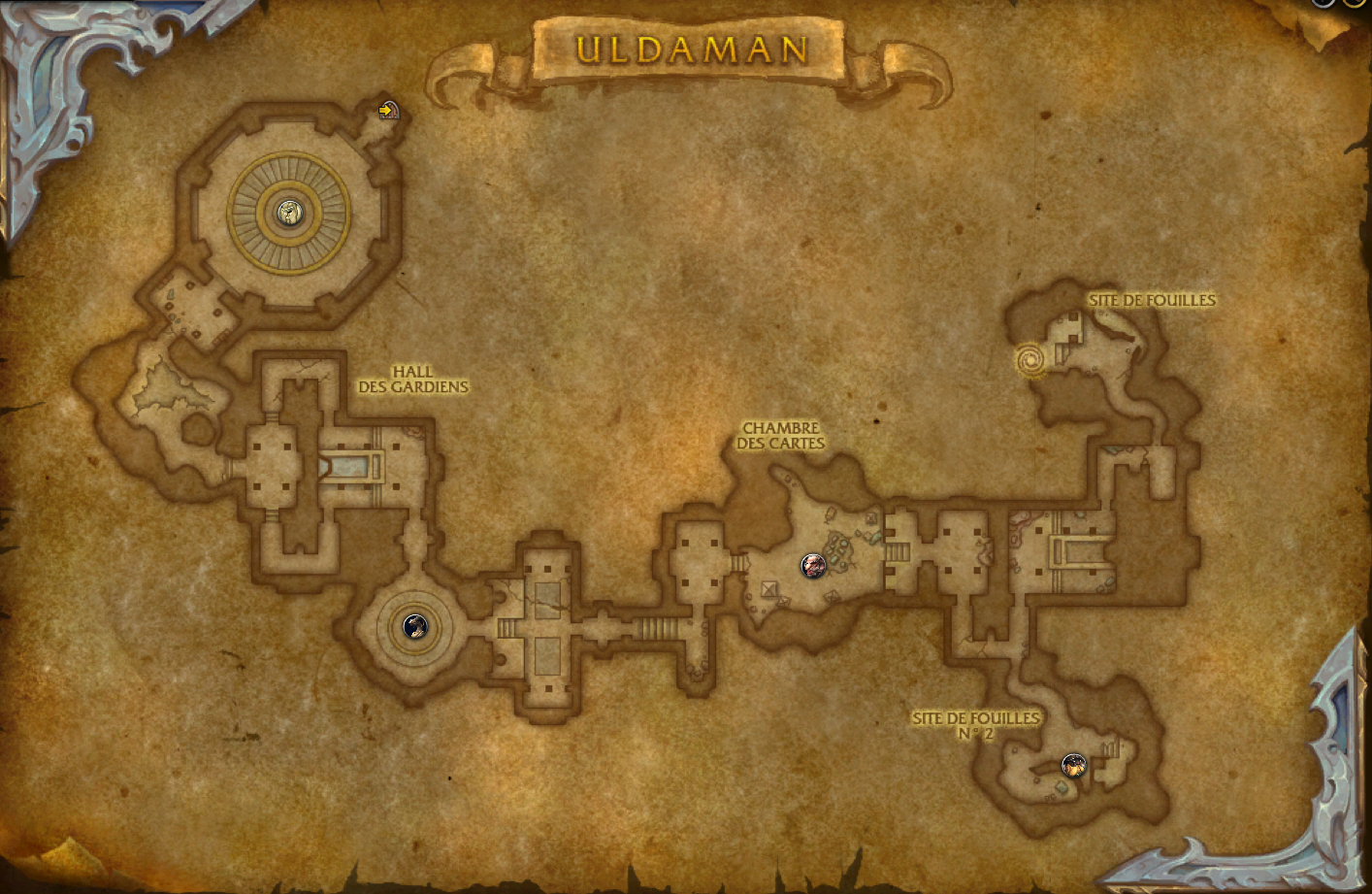
Task: Select the boss icon in Site de Fouilles N° 2
Action: point(1073,766)
